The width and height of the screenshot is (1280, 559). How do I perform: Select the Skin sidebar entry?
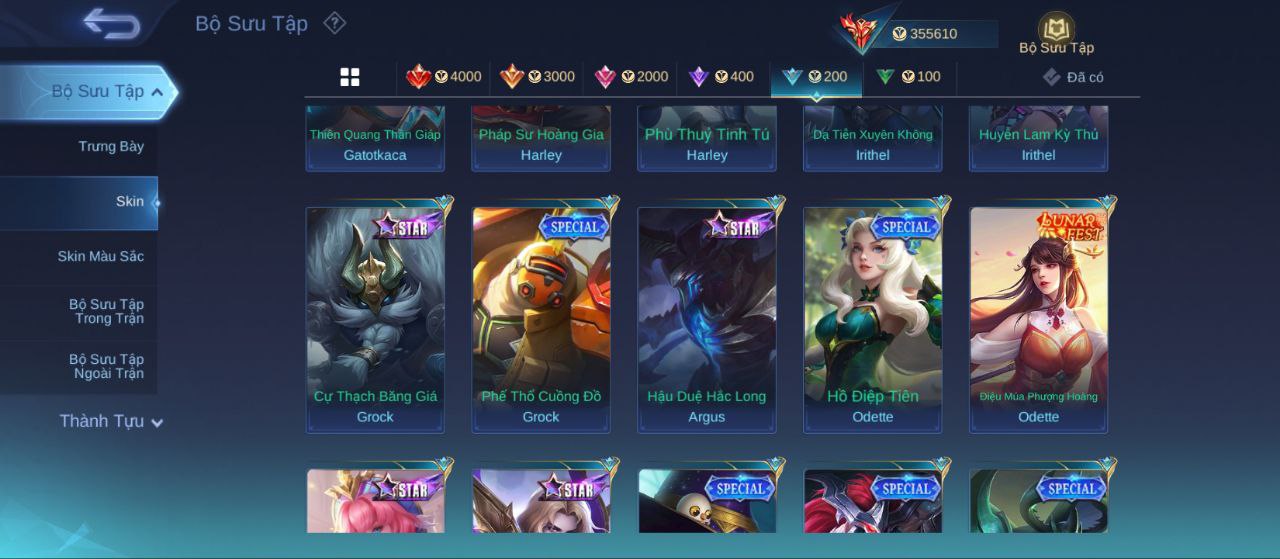[x=129, y=202]
